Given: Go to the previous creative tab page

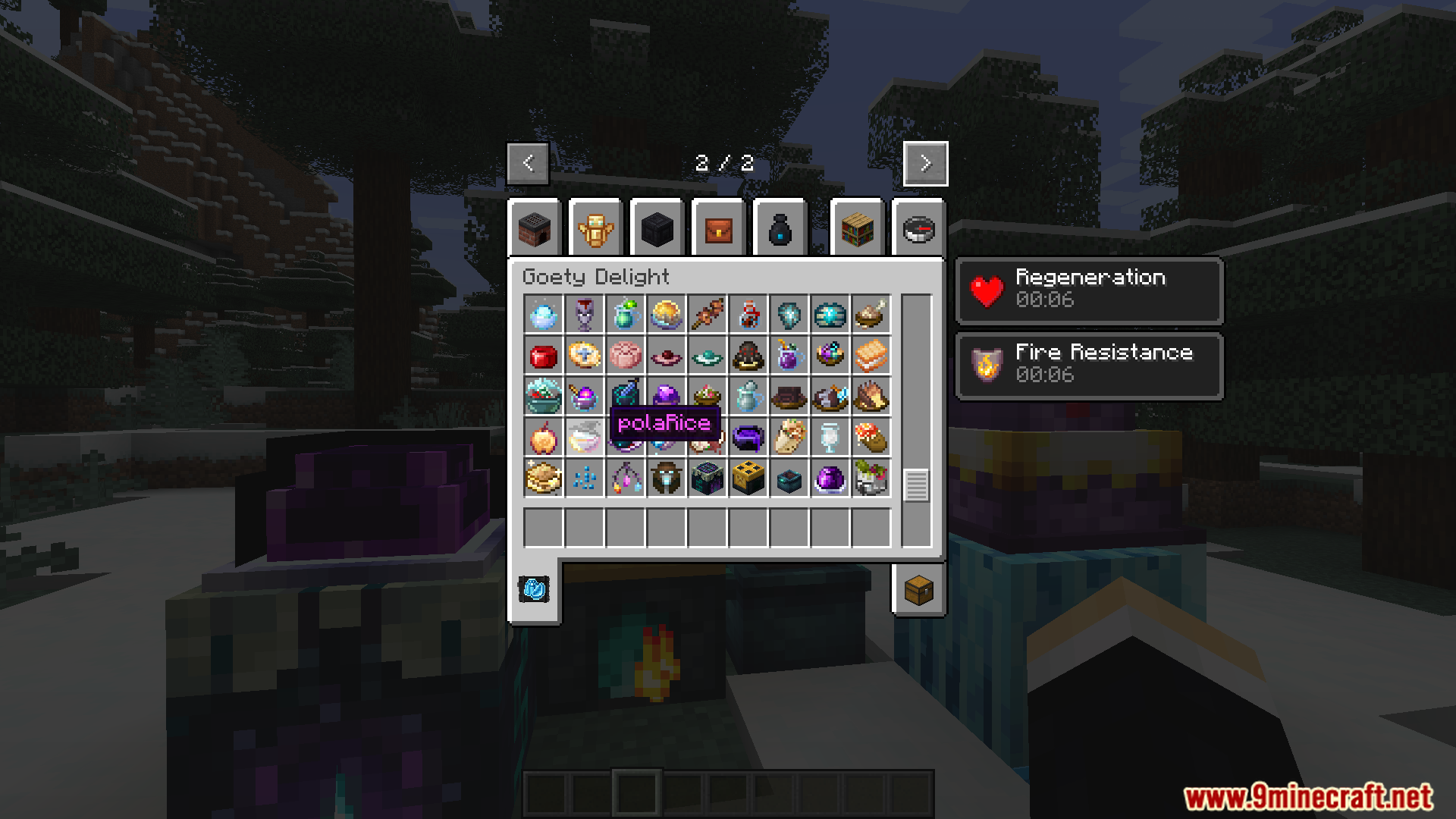Looking at the screenshot, I should 528,163.
